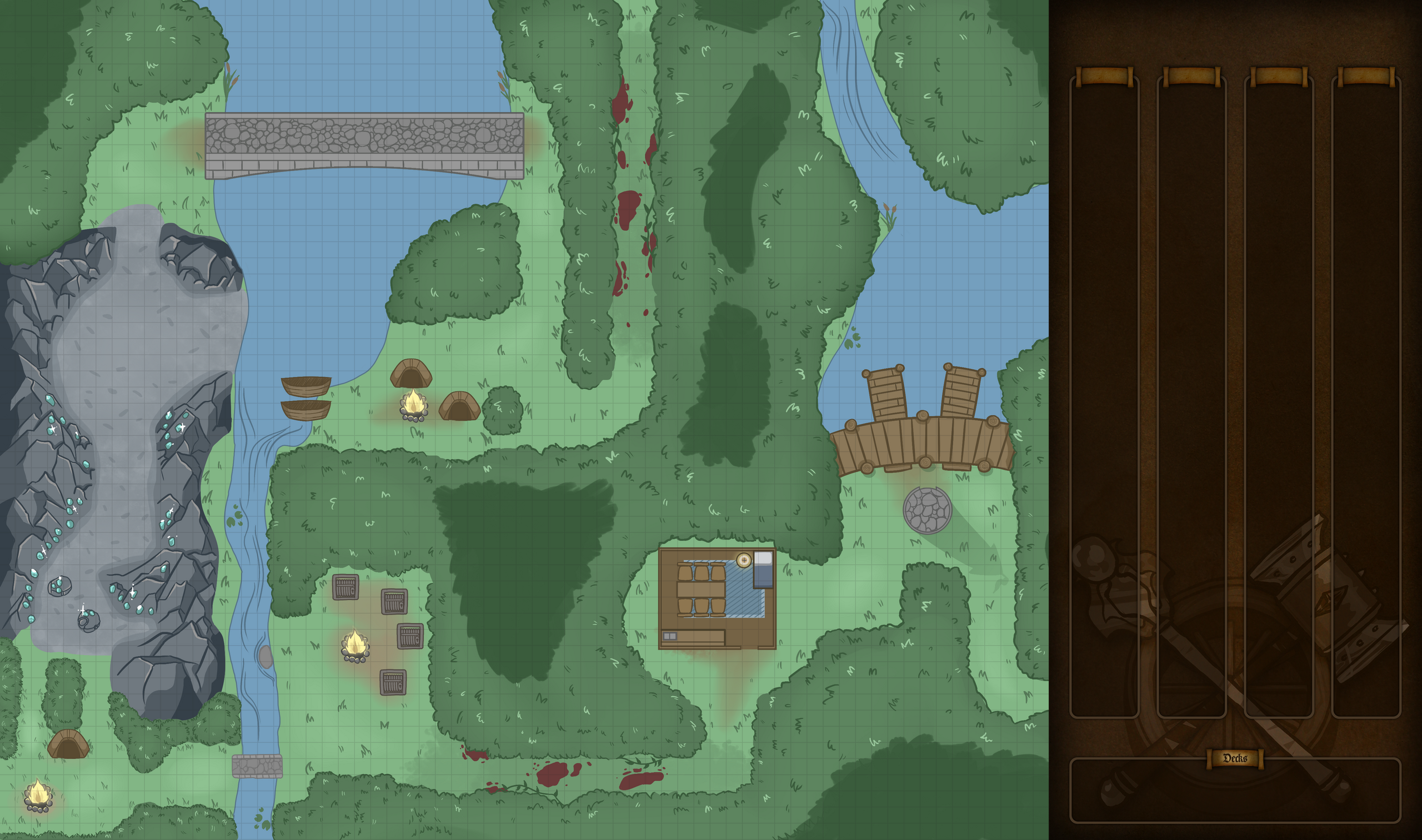The image size is (1422, 840).
Task: Click the Decks scroll label
Action: tap(1235, 758)
